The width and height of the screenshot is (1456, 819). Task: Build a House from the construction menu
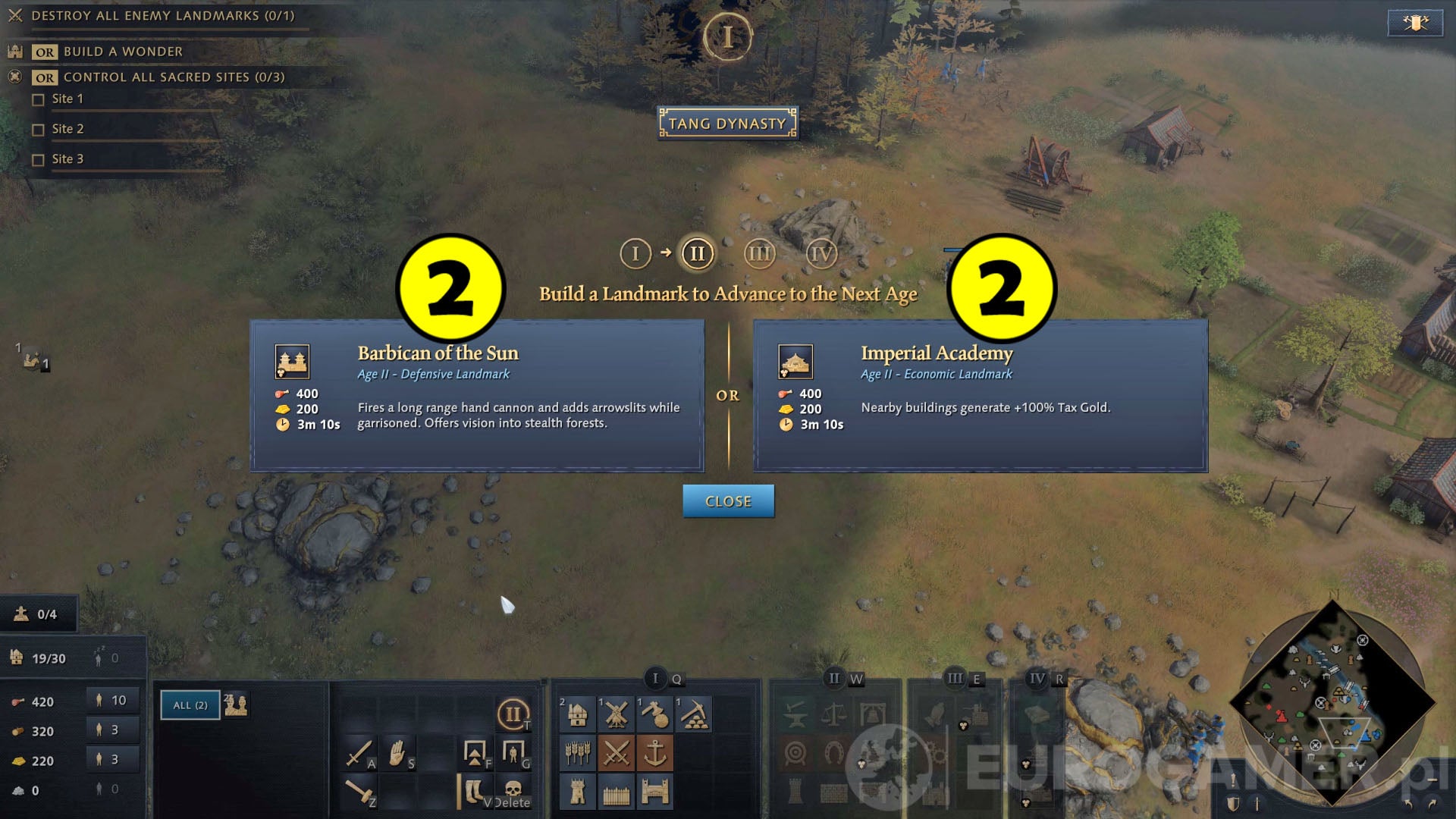[x=578, y=714]
